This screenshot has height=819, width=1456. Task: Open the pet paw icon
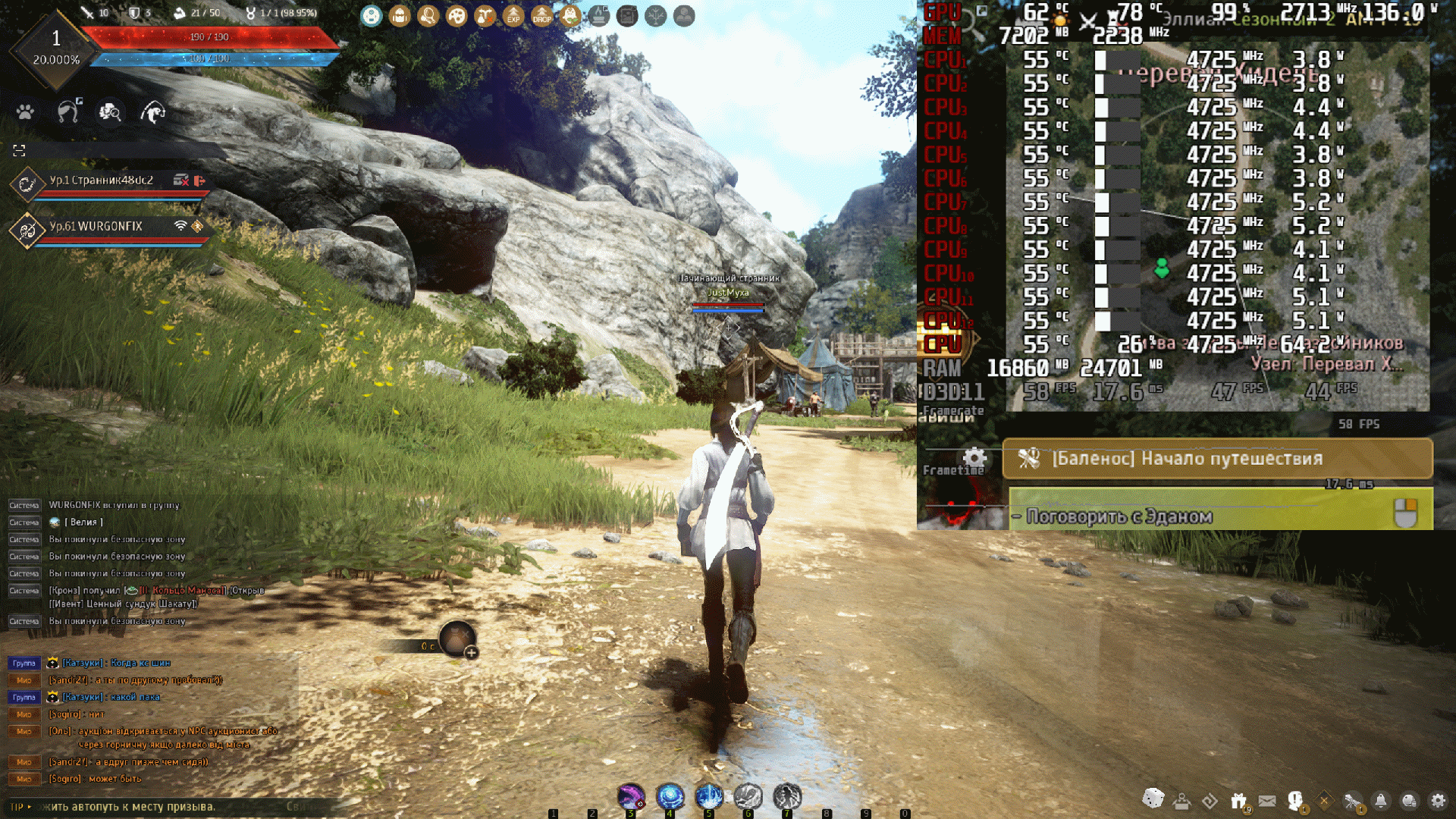coord(25,112)
